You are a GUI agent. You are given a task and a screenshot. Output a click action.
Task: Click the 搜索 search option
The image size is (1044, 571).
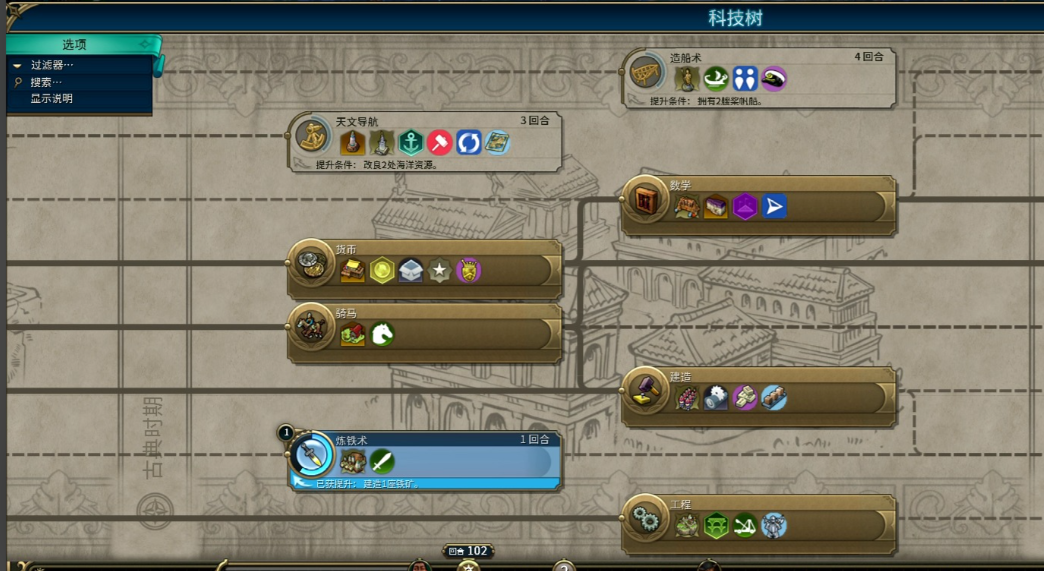pos(46,82)
